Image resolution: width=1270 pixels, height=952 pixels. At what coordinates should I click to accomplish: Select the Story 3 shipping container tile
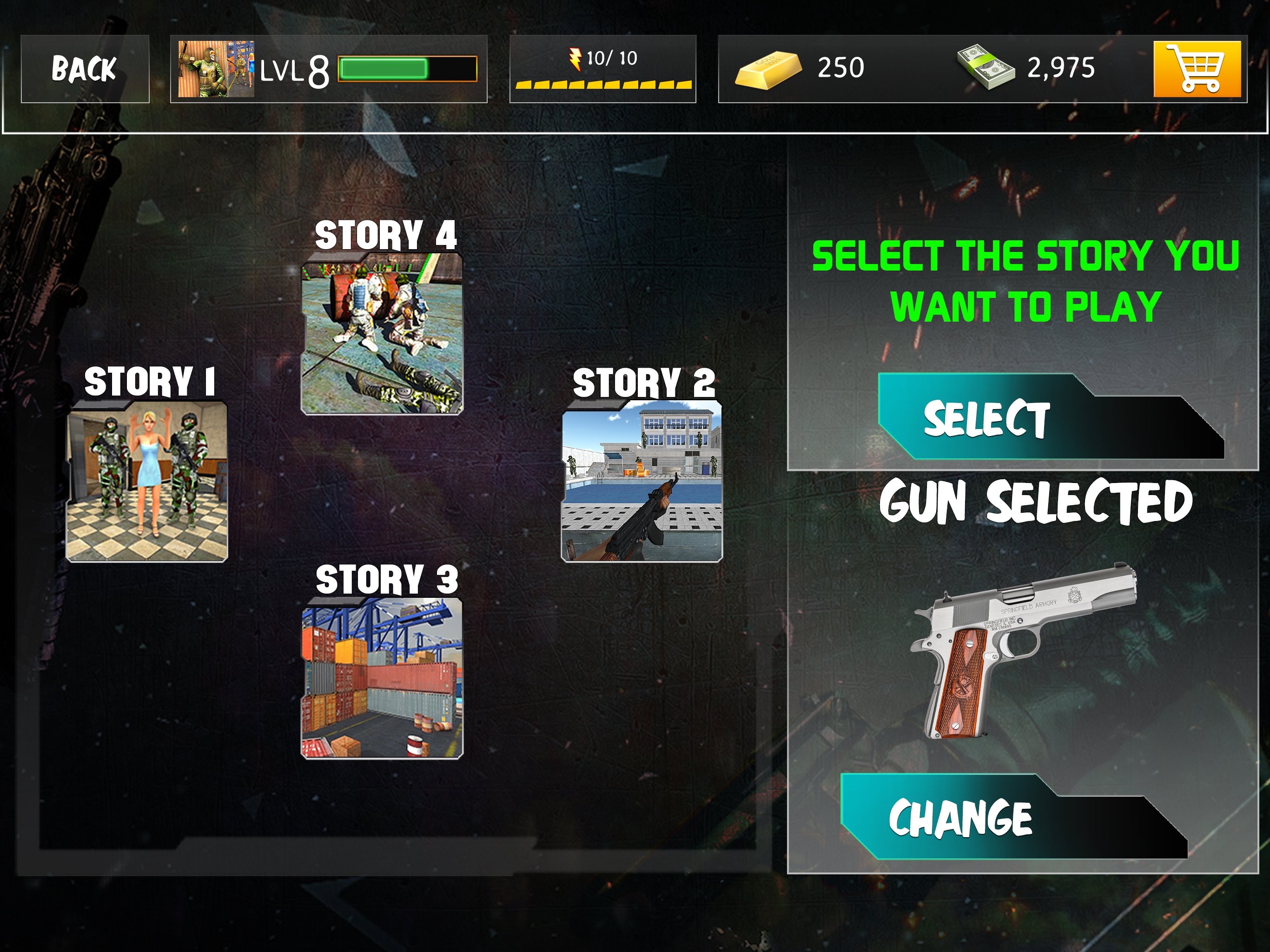(382, 678)
